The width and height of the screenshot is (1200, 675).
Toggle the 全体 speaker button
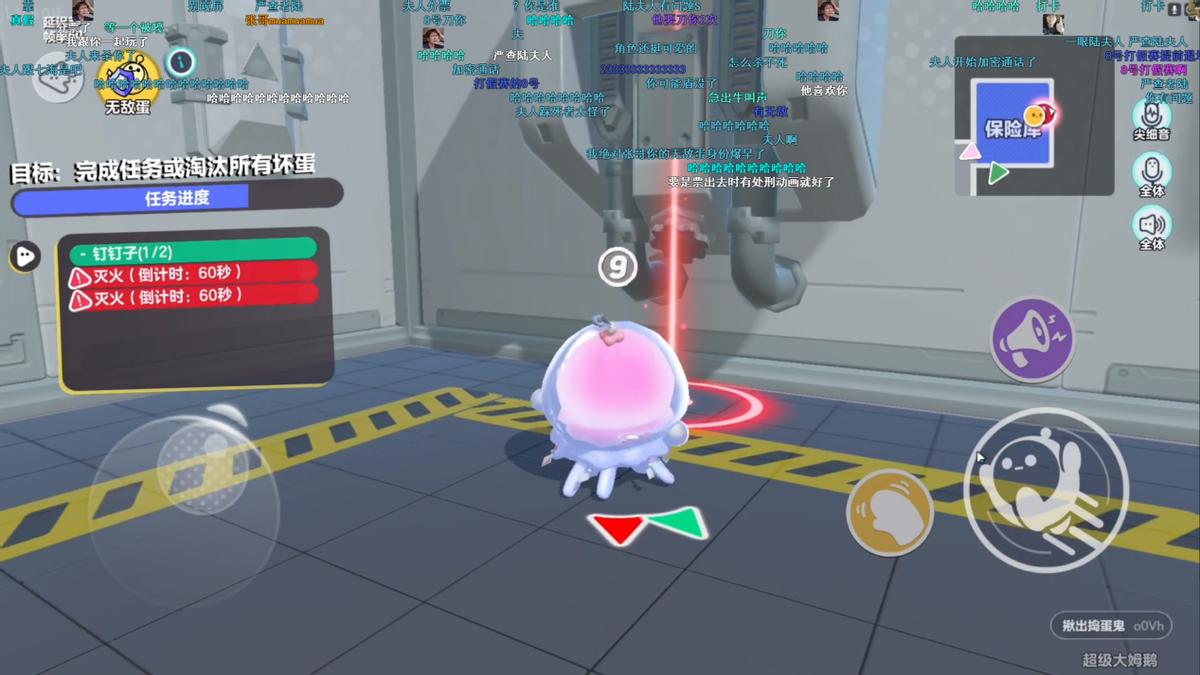tap(1152, 225)
